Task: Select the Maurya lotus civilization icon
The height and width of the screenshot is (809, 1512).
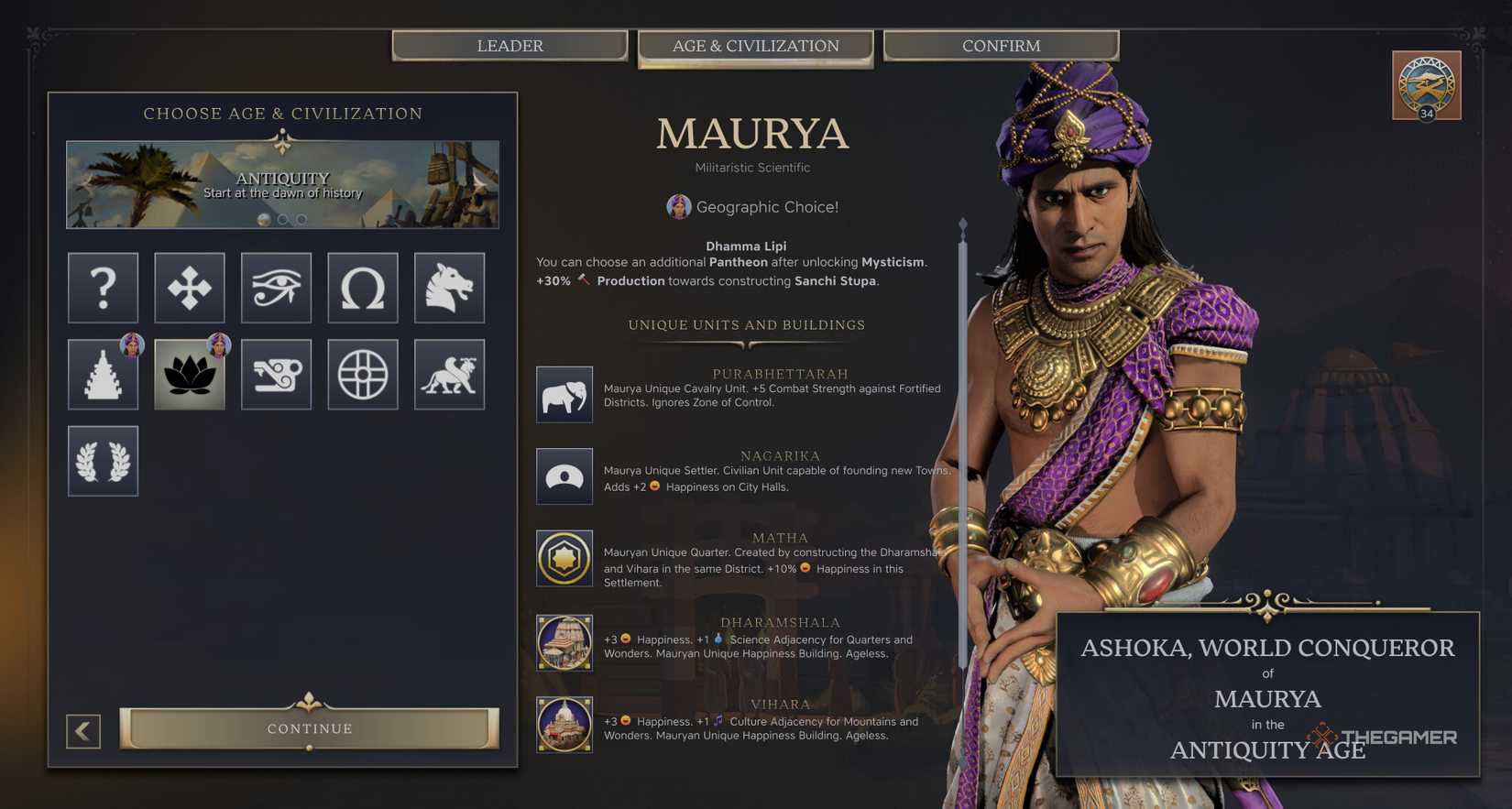Action: point(189,374)
